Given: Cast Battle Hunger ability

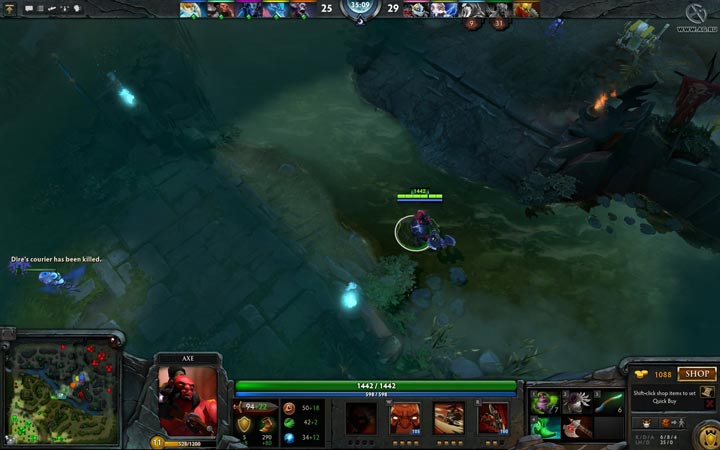Looking at the screenshot, I should coord(404,418).
